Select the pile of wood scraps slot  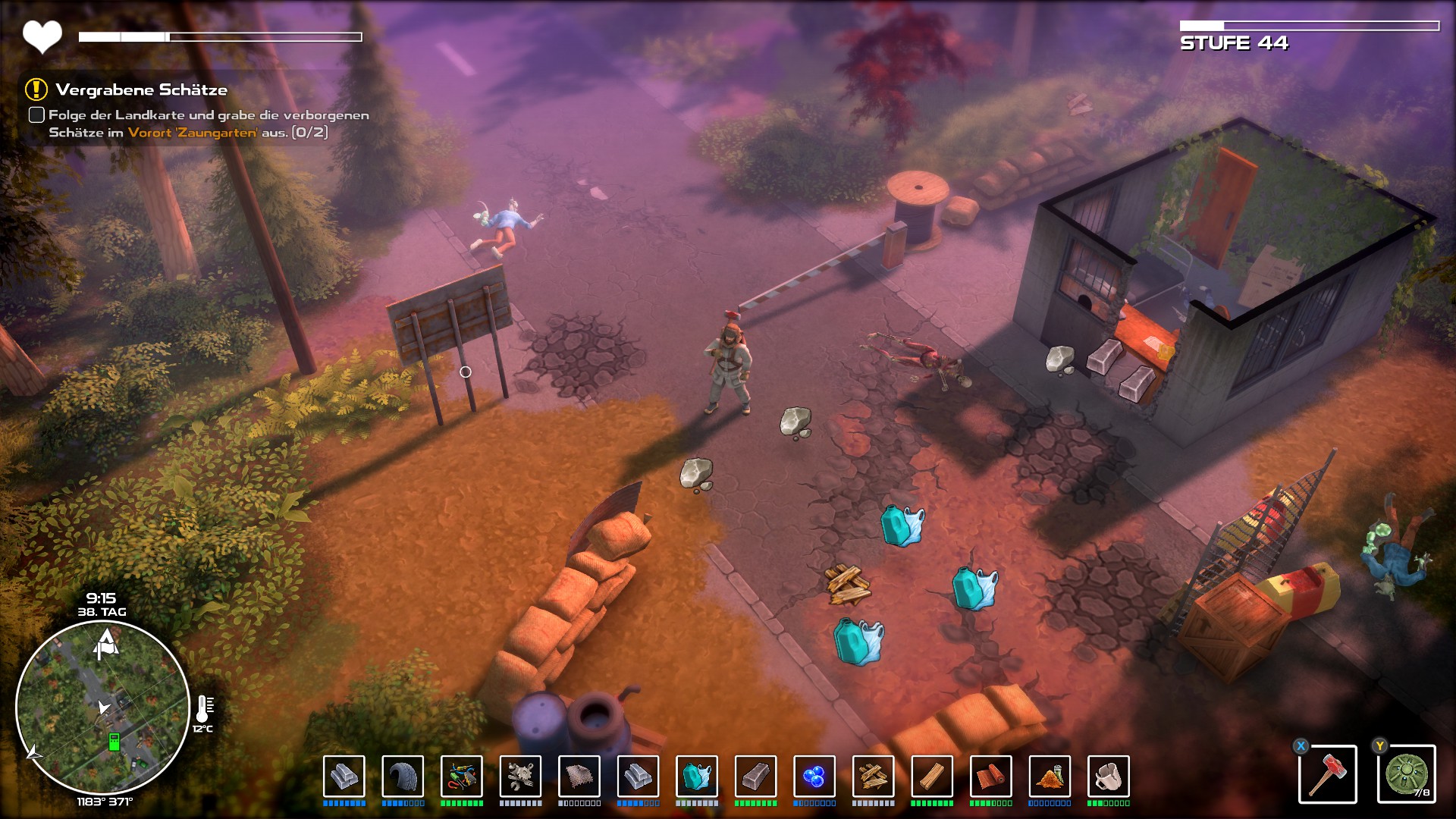tap(873, 777)
